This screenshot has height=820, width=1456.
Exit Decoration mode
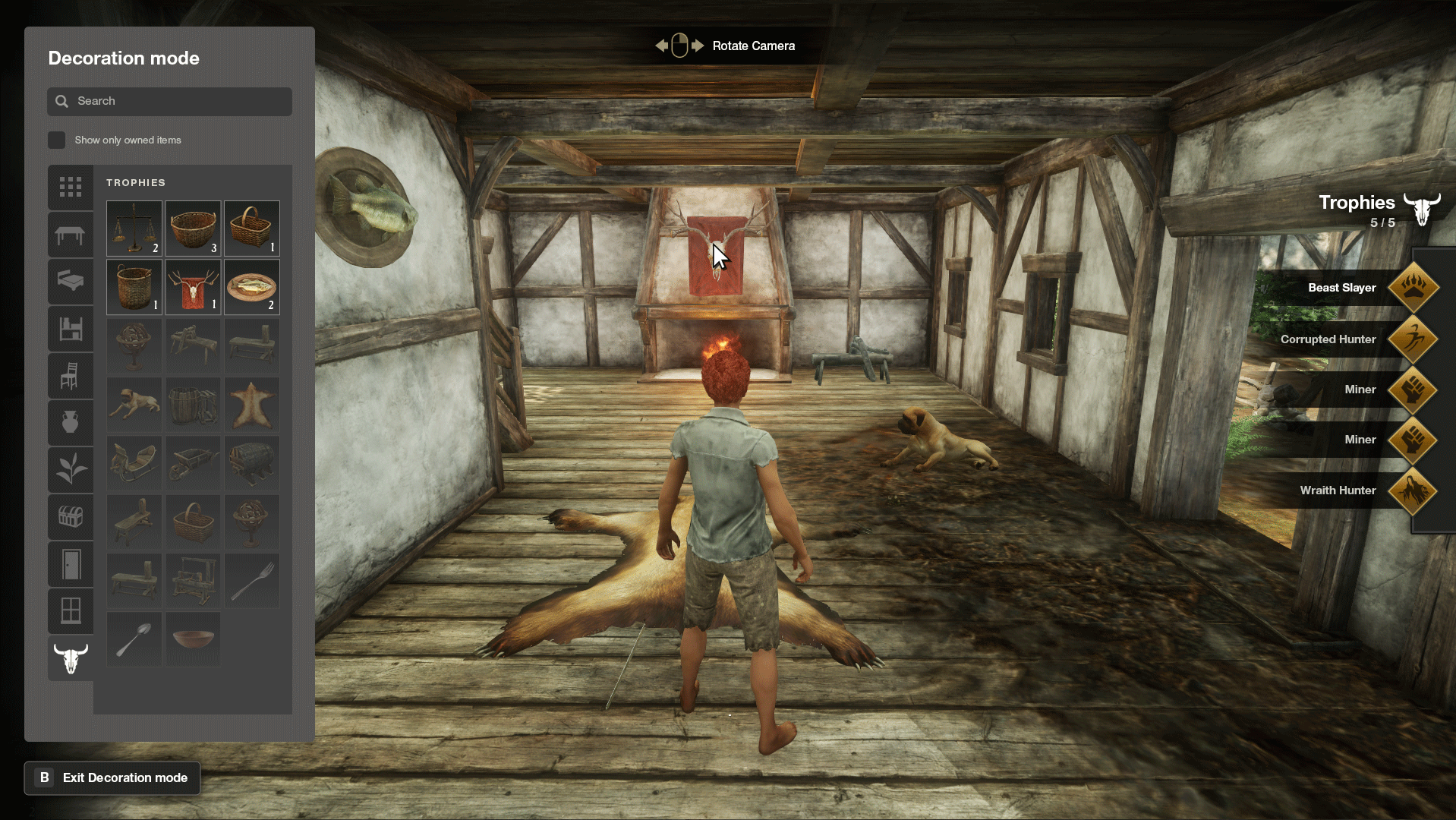112,777
